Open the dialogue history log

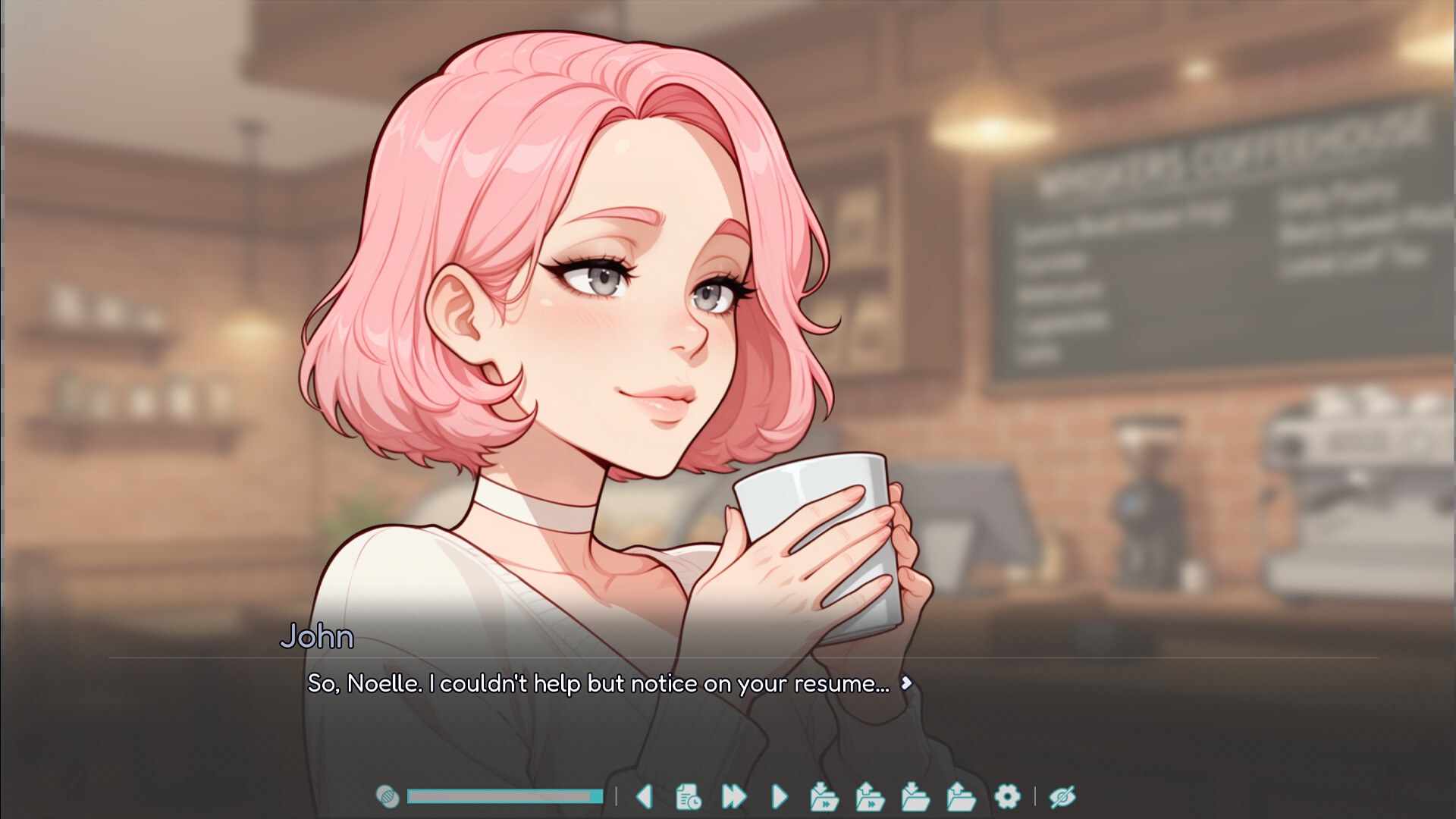[x=687, y=796]
